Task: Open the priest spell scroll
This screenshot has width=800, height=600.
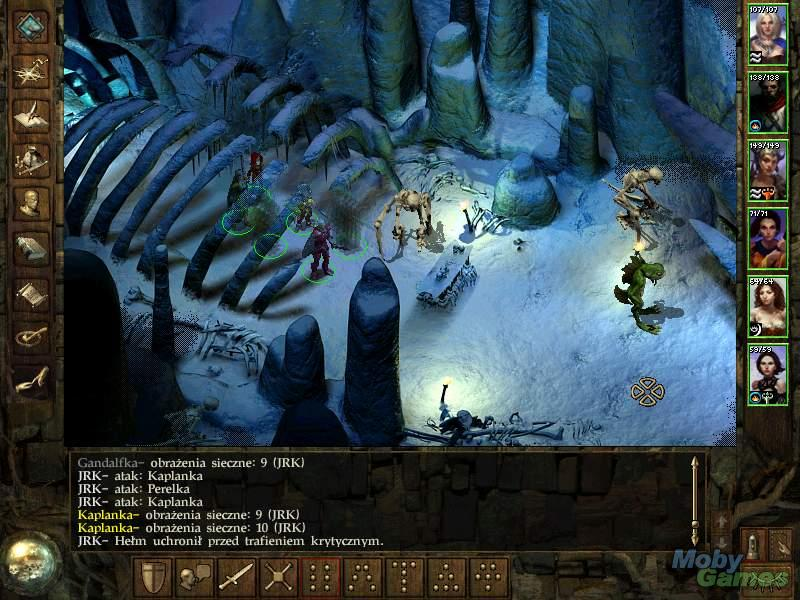Action: pos(33,292)
